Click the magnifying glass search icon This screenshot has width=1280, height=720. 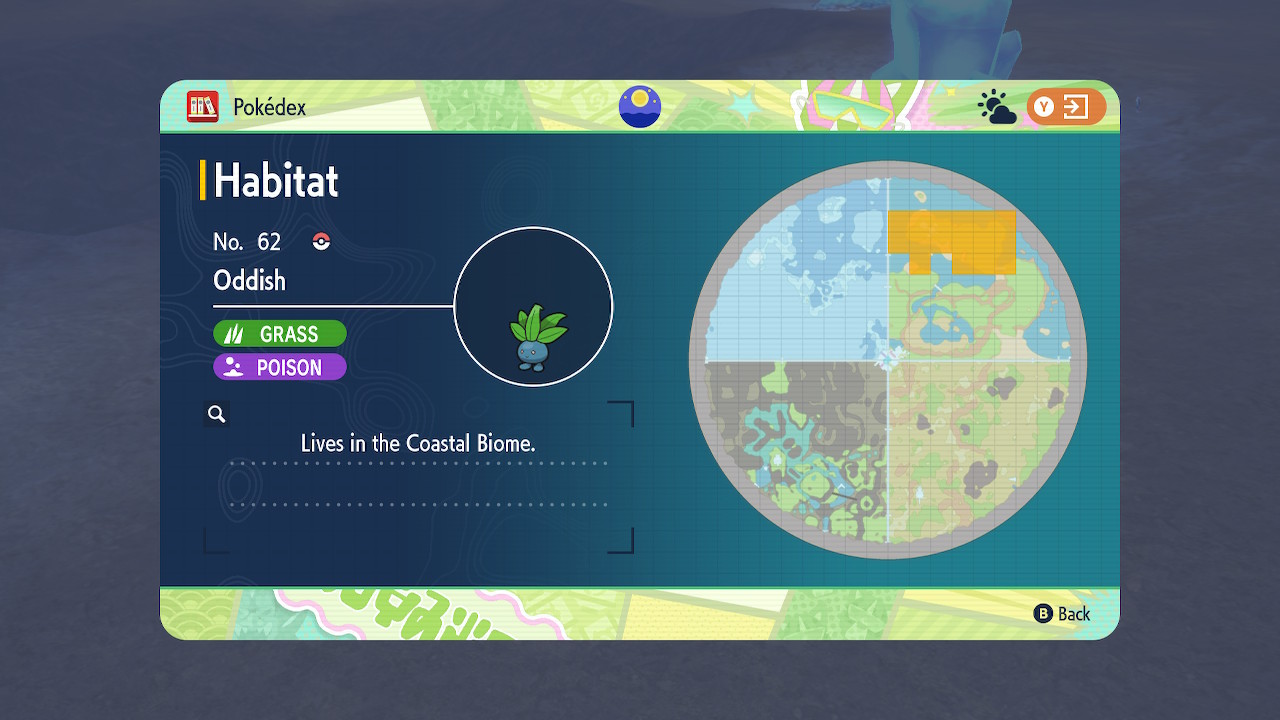tap(217, 414)
